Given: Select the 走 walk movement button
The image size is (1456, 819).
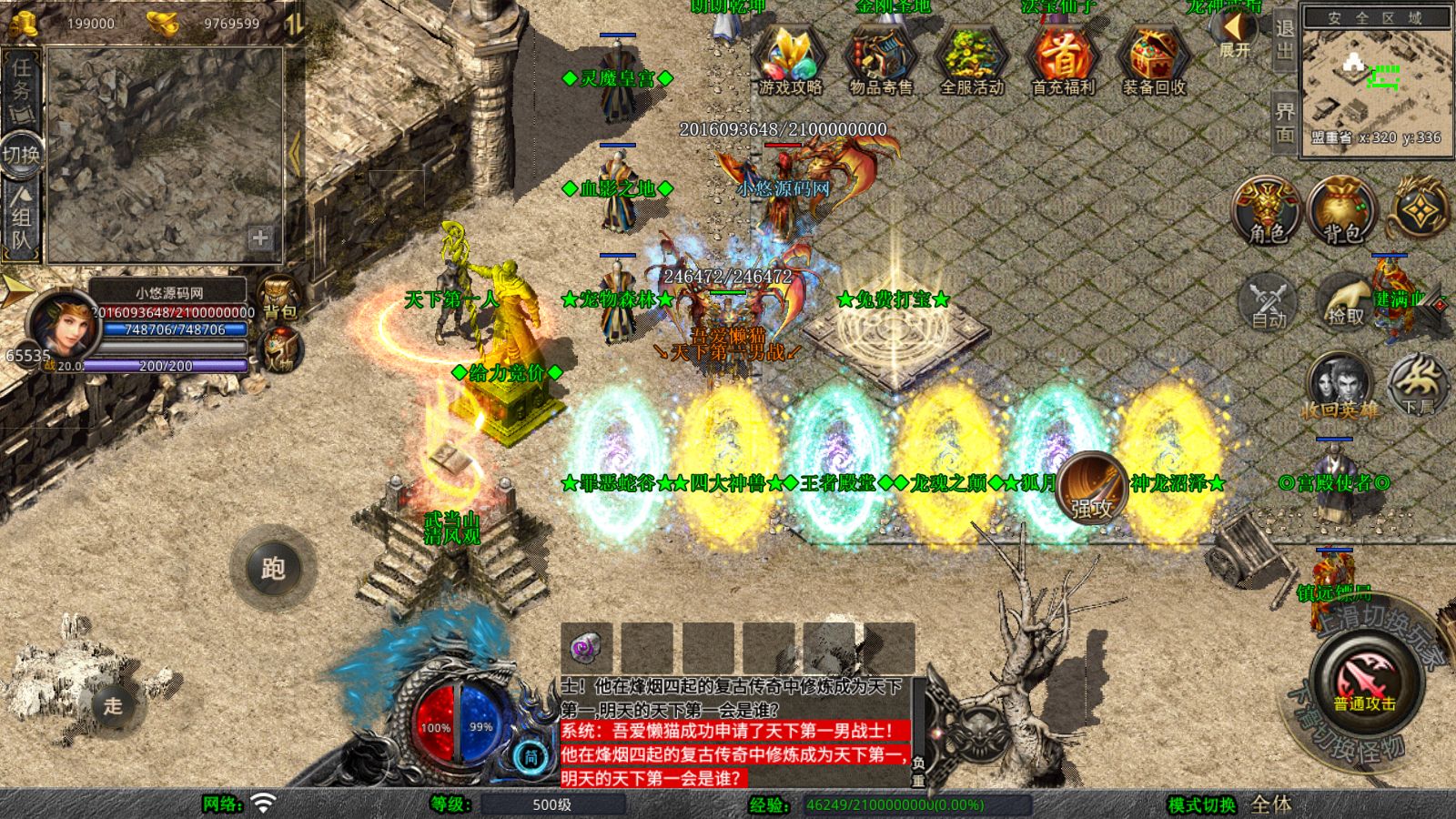Looking at the screenshot, I should [113, 705].
